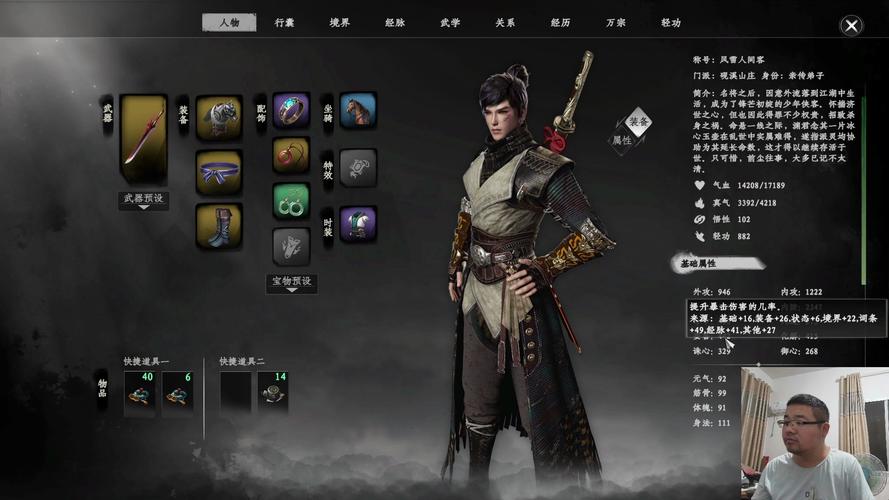This screenshot has width=889, height=500.
Task: Select the horse mount slot
Action: [357, 110]
